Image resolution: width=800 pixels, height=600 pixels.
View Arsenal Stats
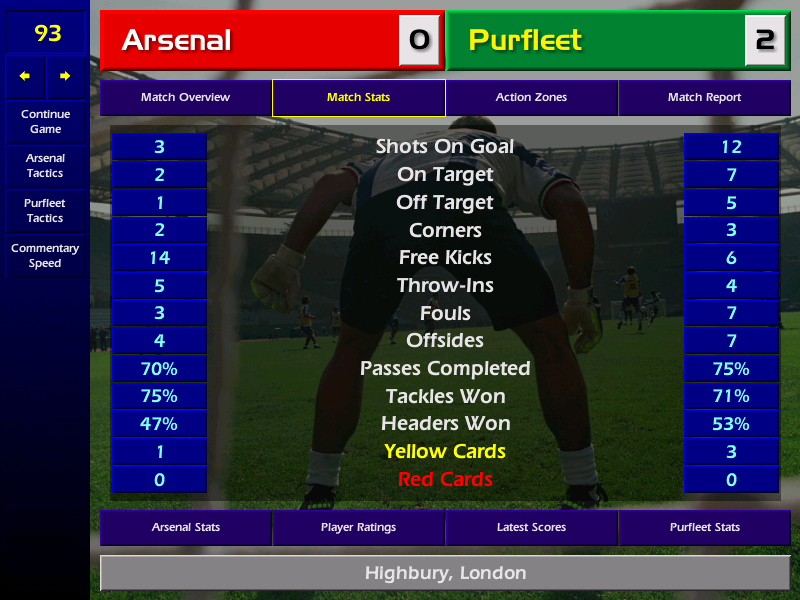[185, 527]
